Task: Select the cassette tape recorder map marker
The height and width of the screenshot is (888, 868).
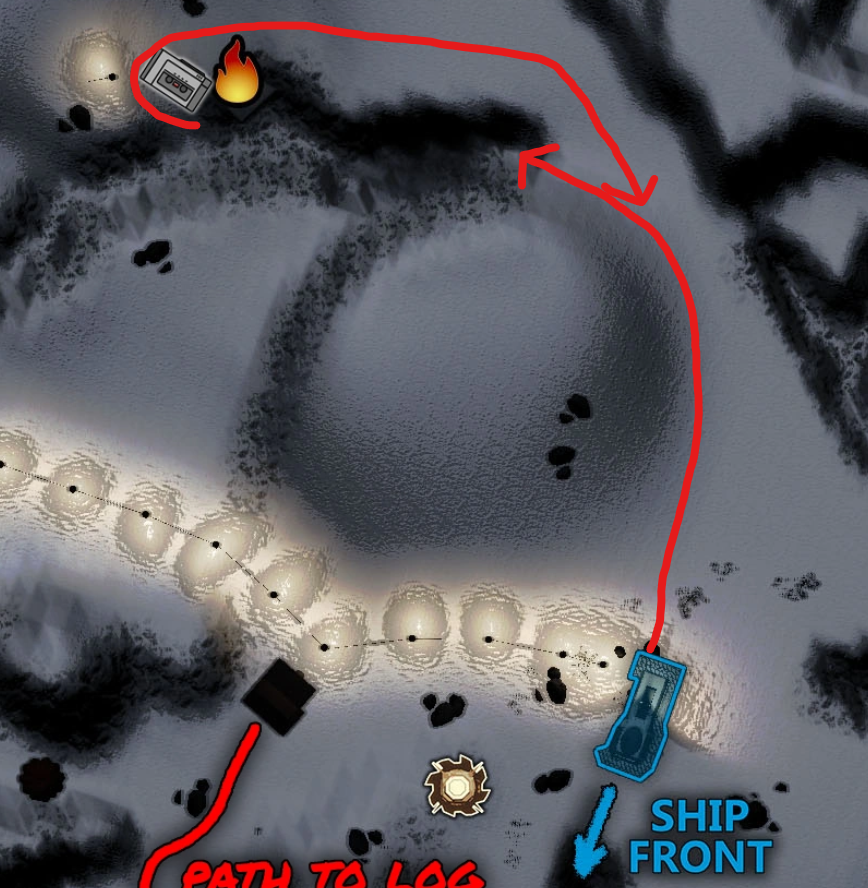Action: coord(175,80)
